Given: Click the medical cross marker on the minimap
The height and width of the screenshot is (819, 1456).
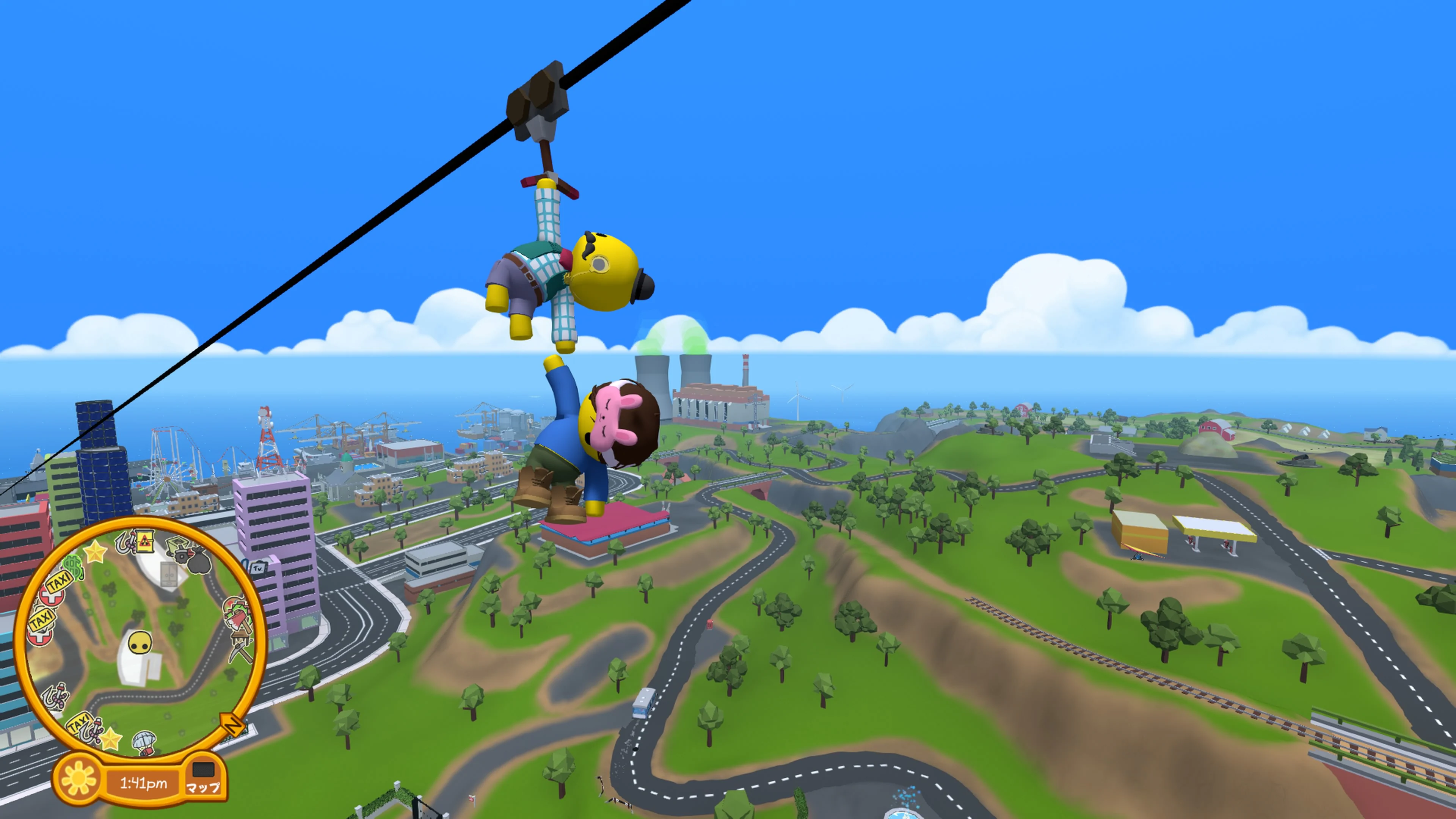Looking at the screenshot, I should [52, 598].
